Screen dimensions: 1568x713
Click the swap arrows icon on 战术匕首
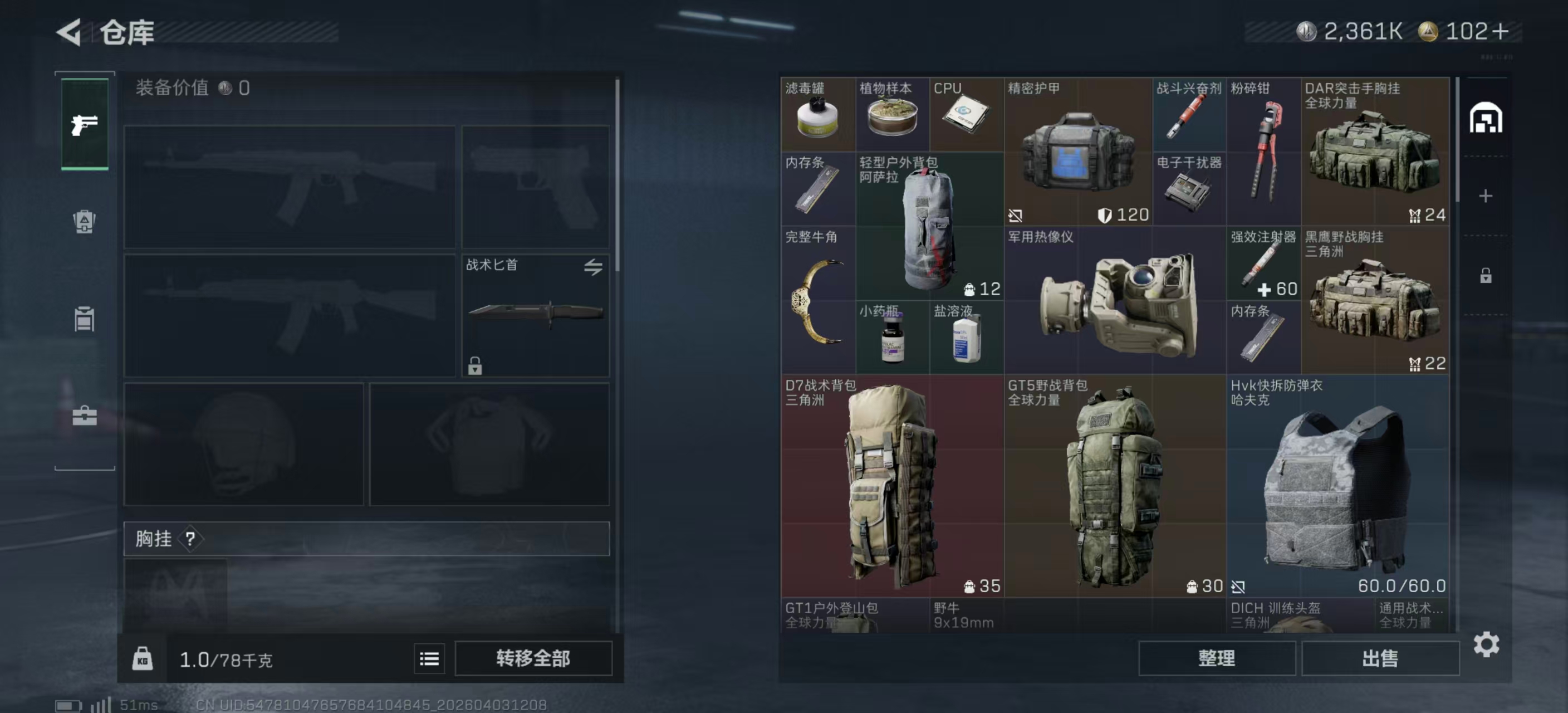594,267
